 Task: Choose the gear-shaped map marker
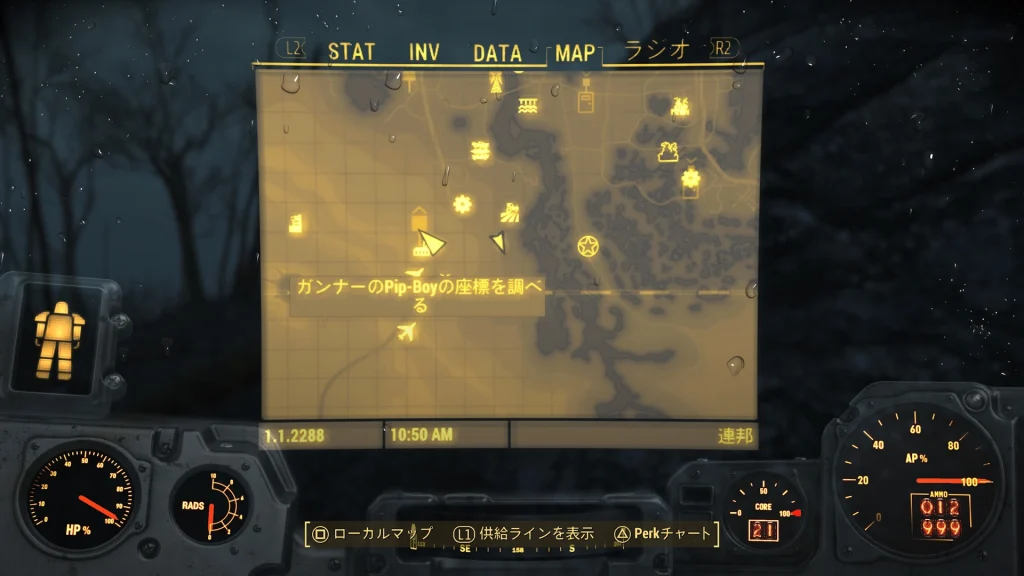pos(462,204)
